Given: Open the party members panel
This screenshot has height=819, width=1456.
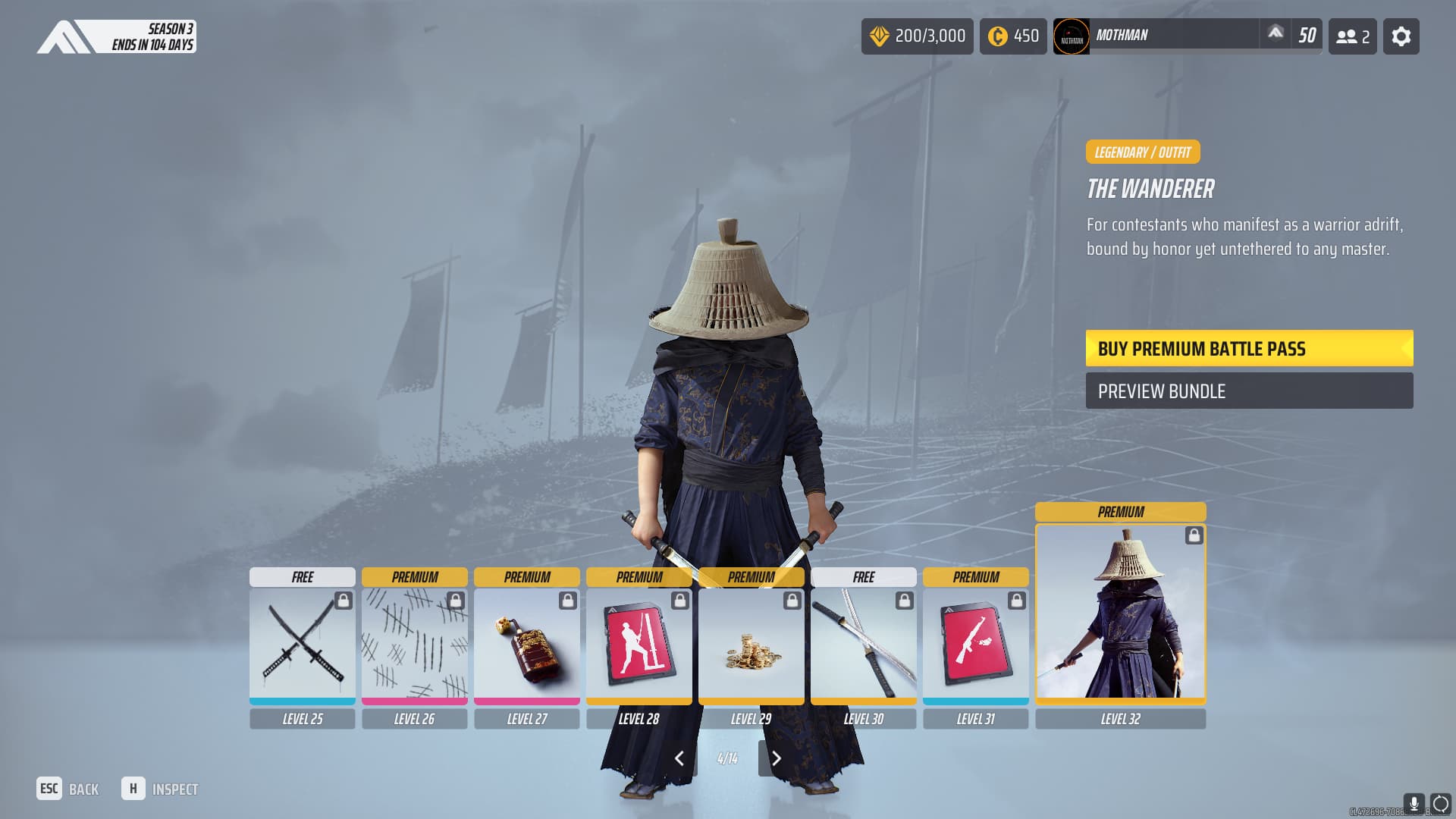Looking at the screenshot, I should (x=1352, y=36).
